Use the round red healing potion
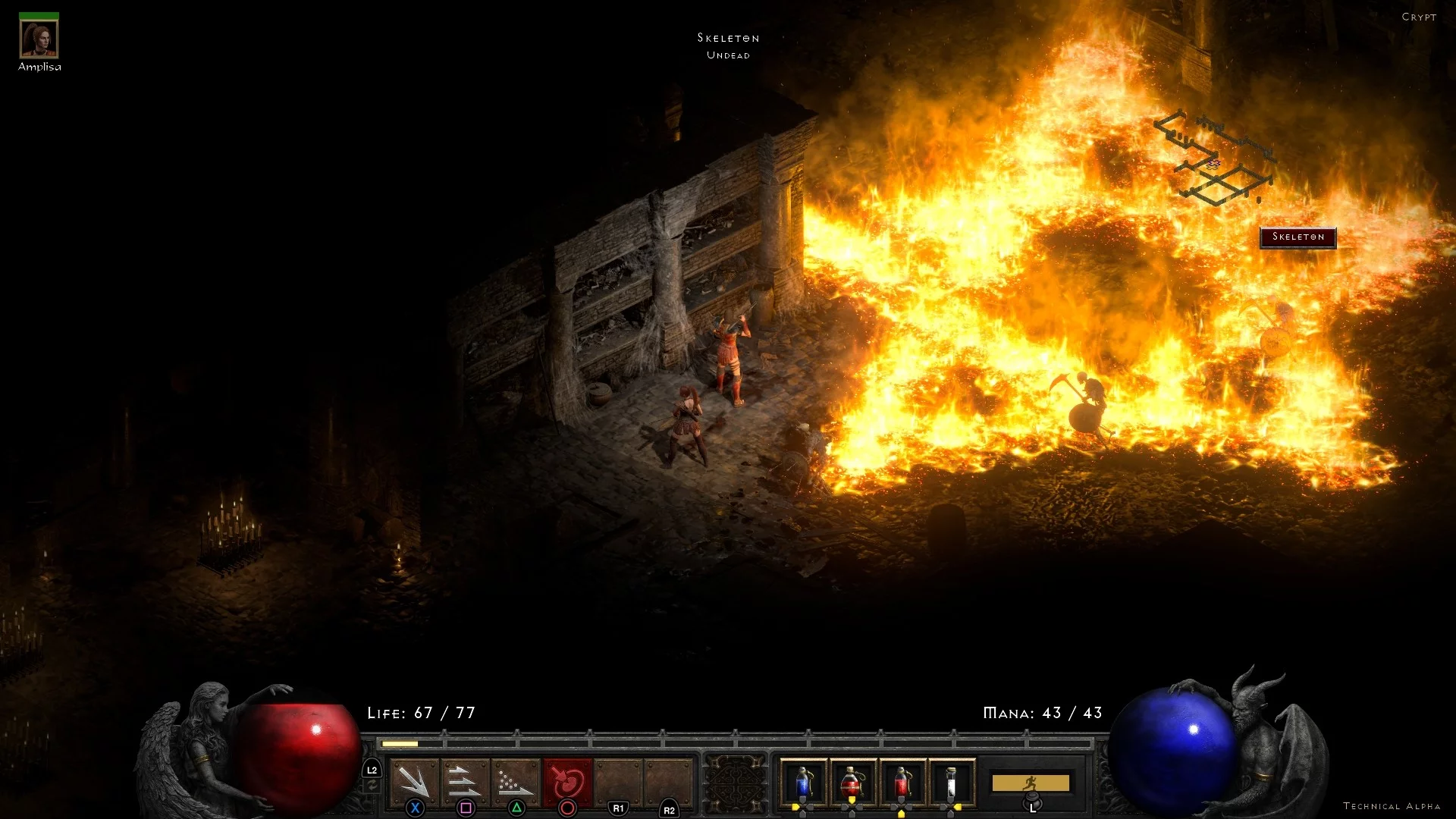1456x819 pixels. (852, 783)
